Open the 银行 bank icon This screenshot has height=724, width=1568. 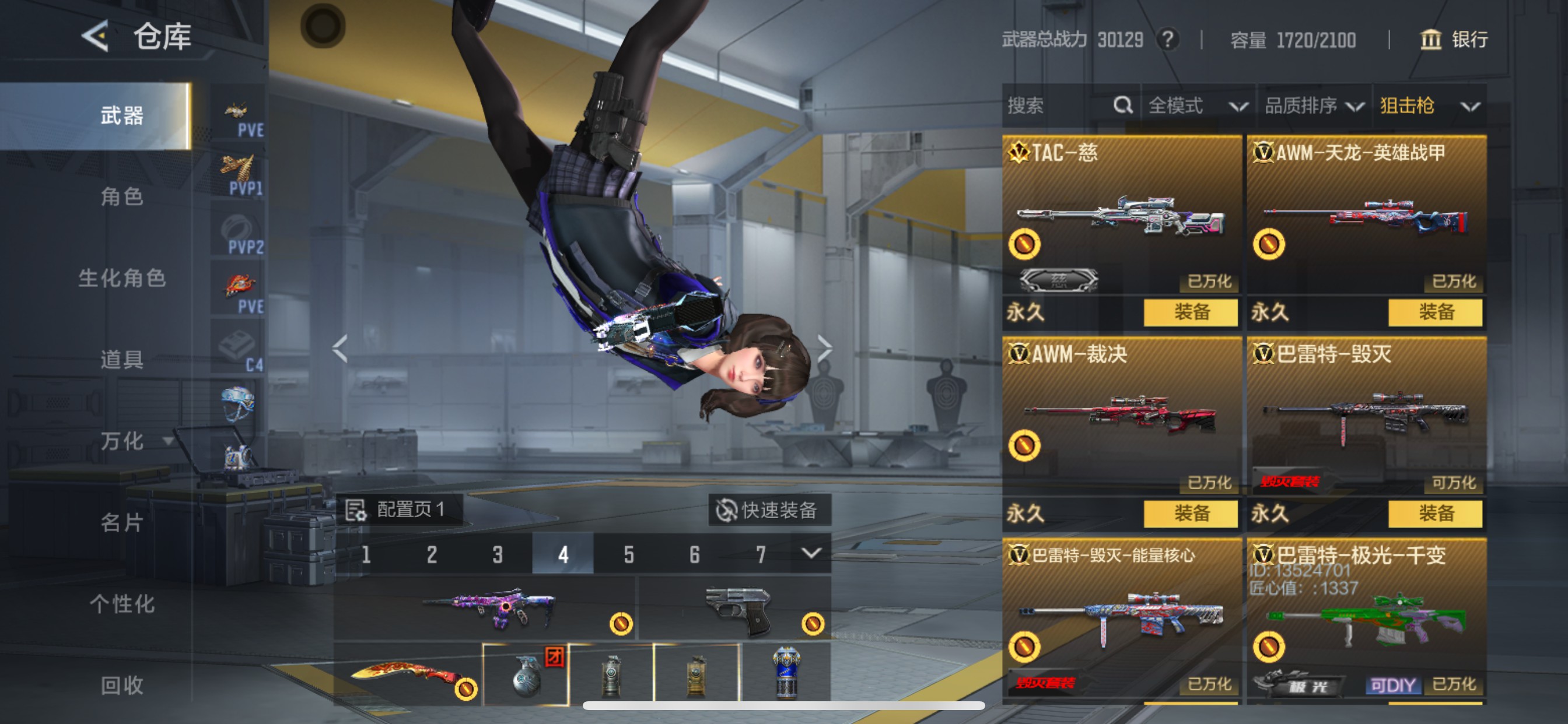[1431, 40]
